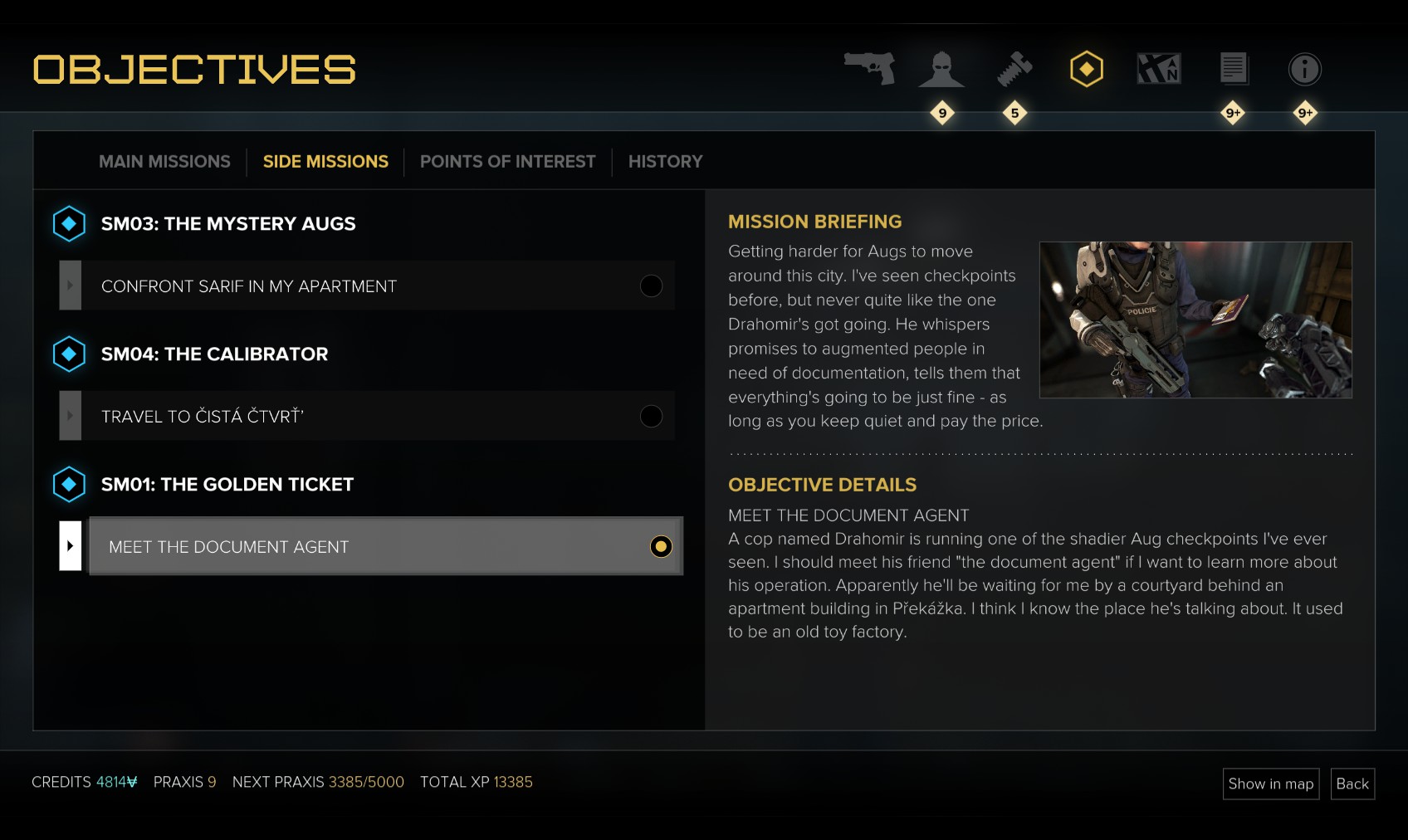This screenshot has height=840, width=1408.
Task: Go back with the Back button
Action: click(x=1352, y=784)
